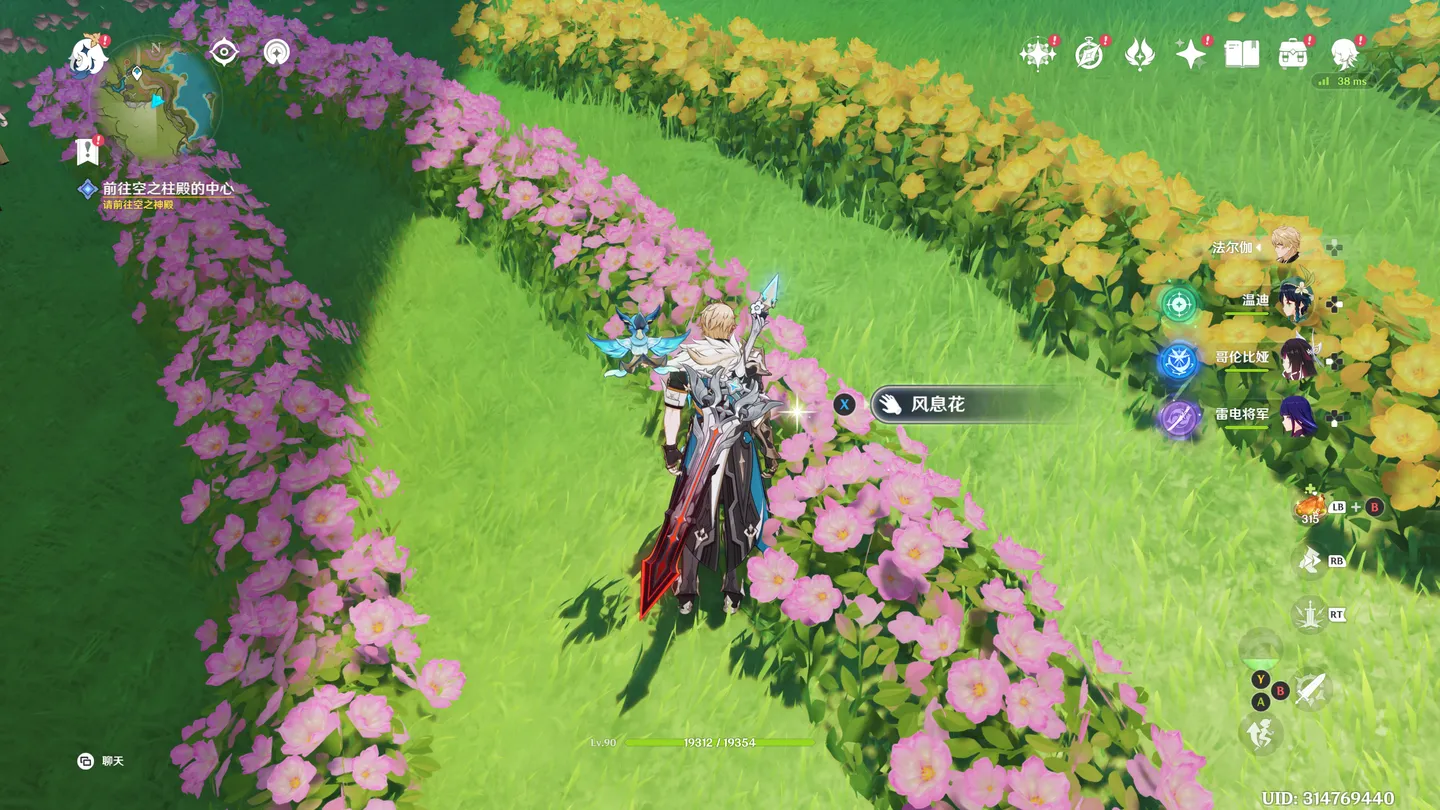
Task: Pick up the 风息花 prompt
Action: click(937, 404)
